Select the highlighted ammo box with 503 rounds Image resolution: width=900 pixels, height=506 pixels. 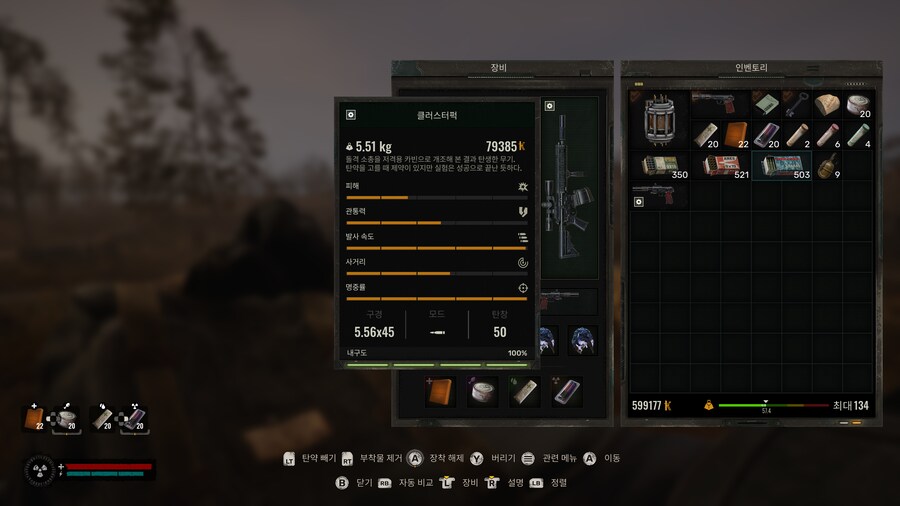781,166
